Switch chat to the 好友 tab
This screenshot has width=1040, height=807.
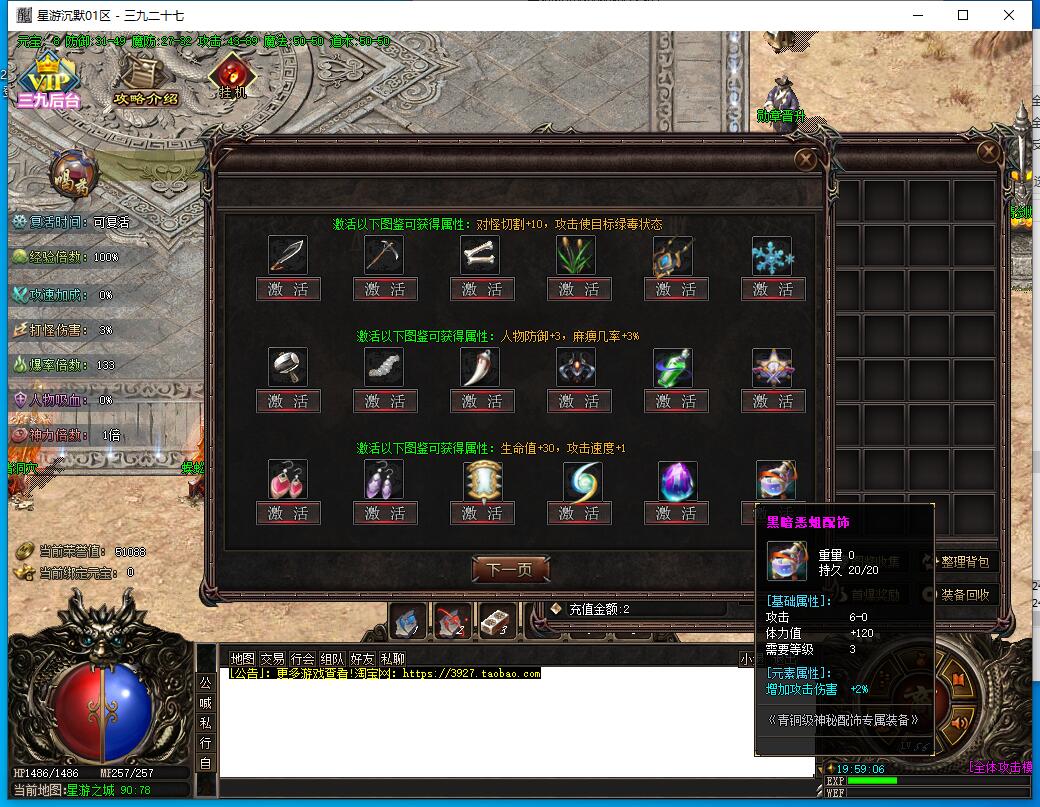363,659
